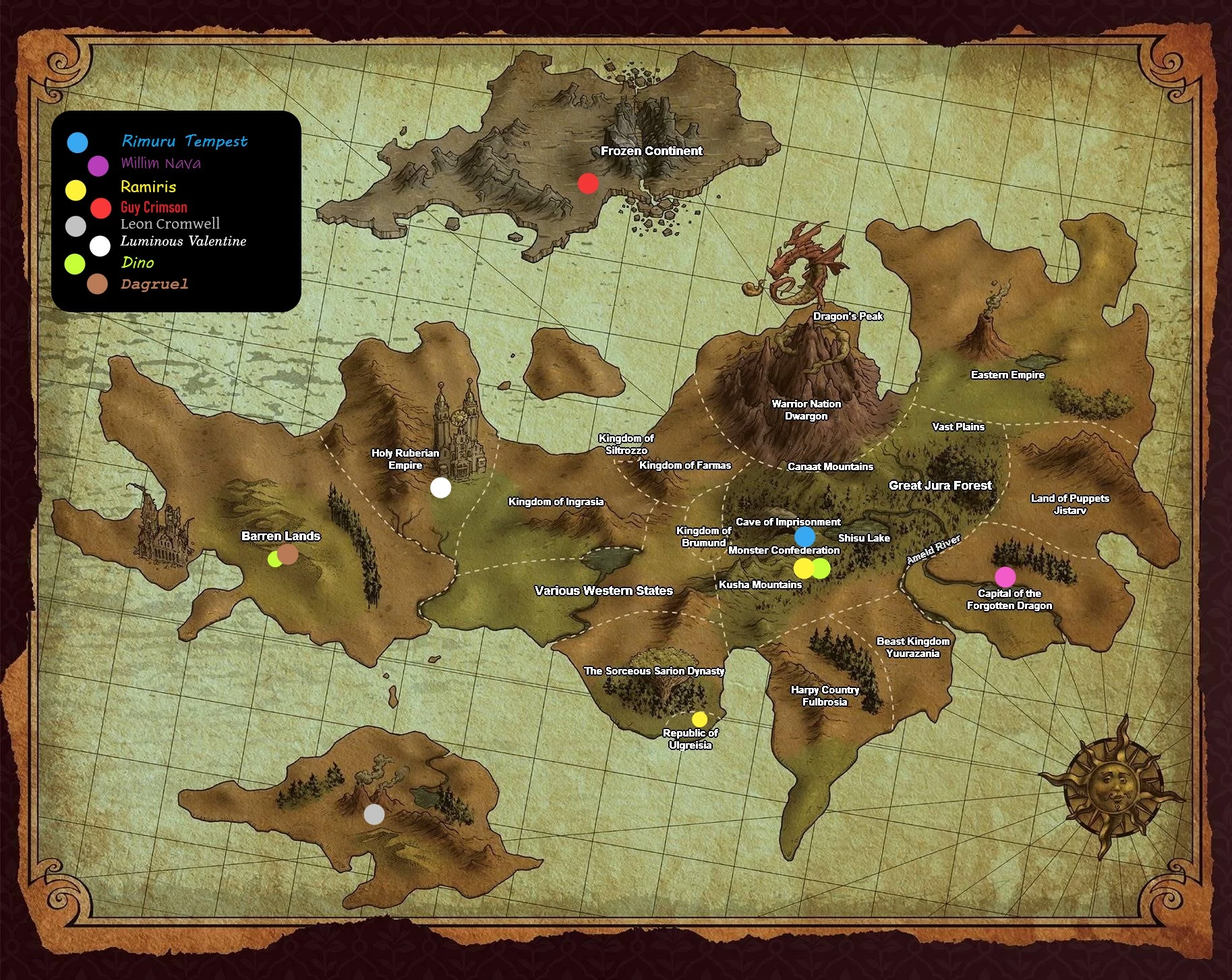1232x980 pixels.
Task: Click the yellow marker below Monster Confederation
Action: tap(803, 569)
